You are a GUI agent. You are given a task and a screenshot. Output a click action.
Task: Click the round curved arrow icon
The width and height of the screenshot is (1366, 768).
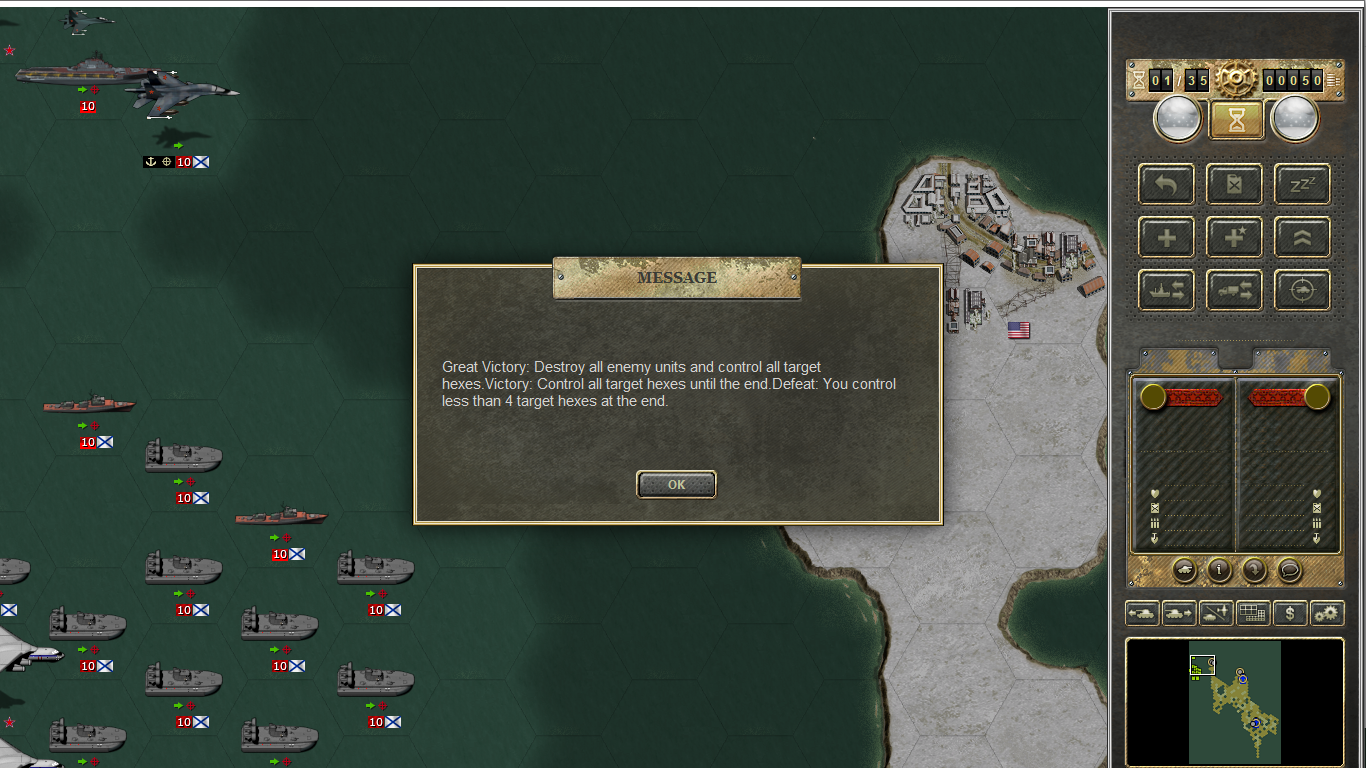pyautogui.click(x=1254, y=570)
